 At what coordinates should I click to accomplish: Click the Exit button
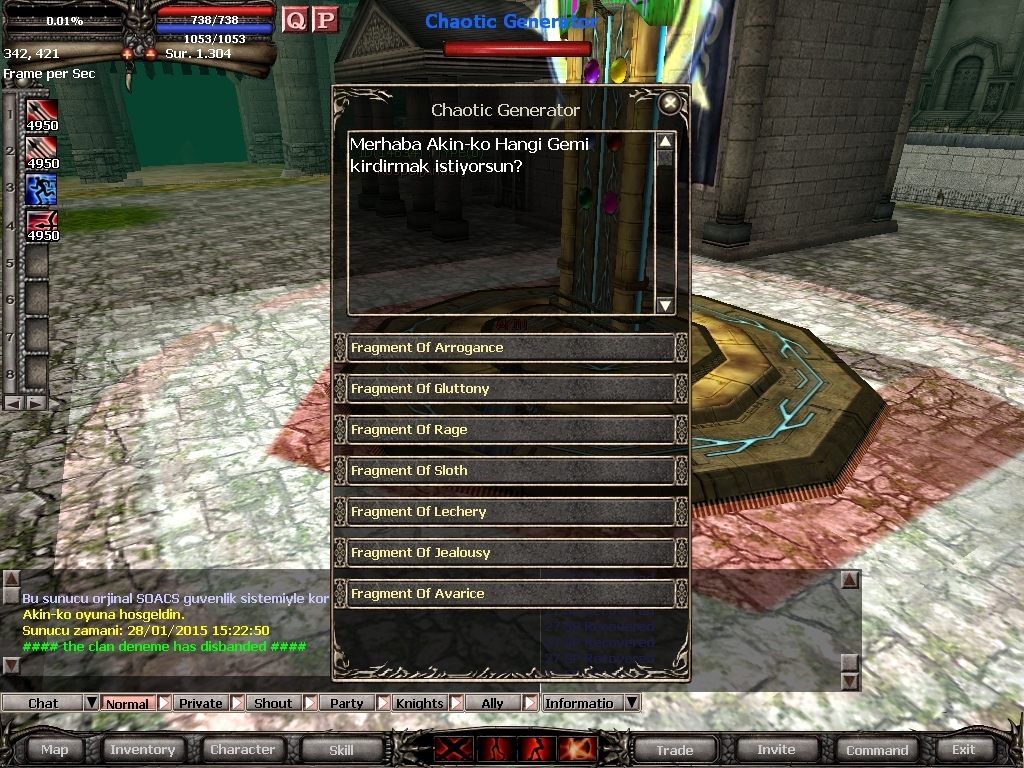tap(963, 749)
